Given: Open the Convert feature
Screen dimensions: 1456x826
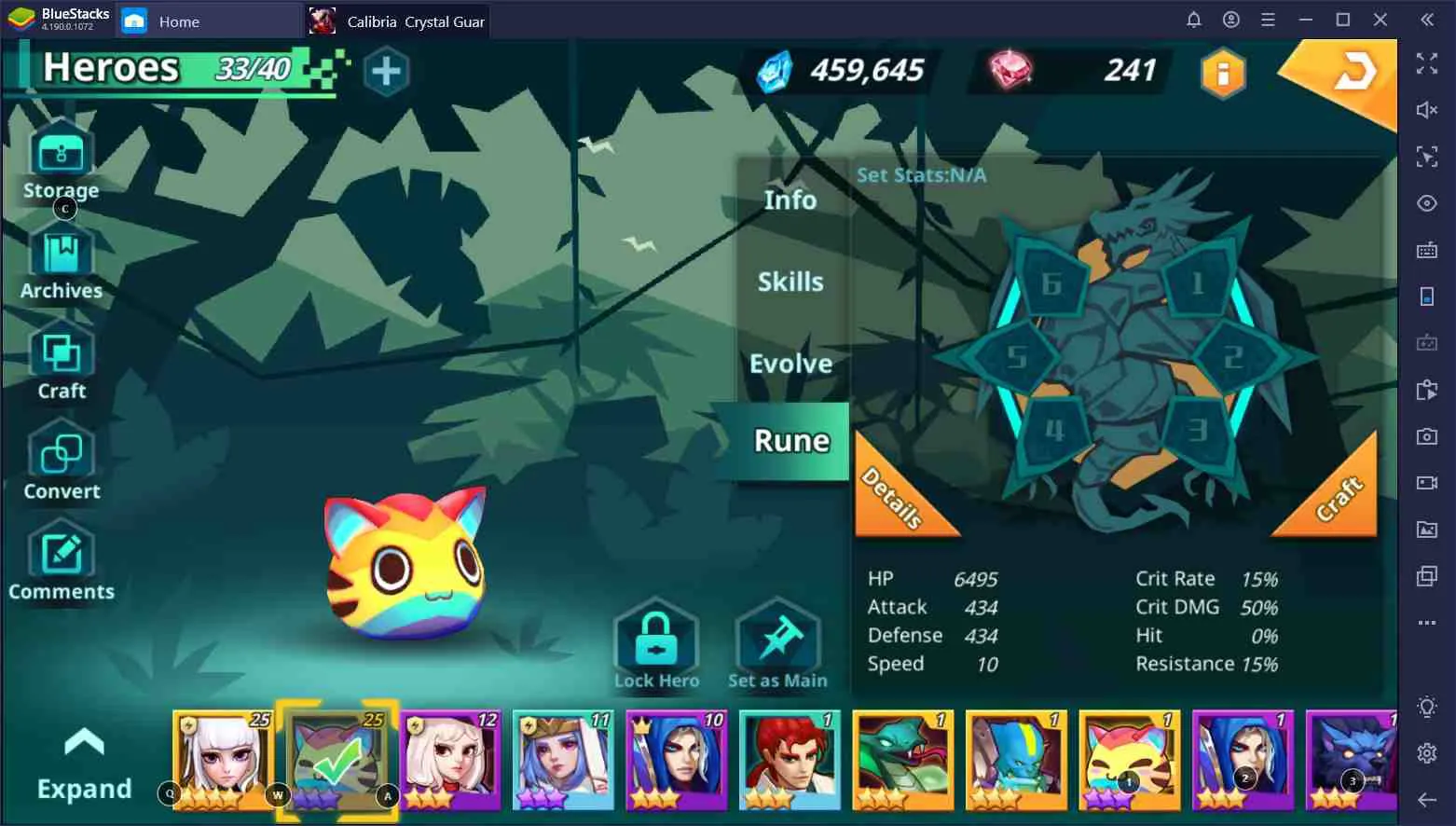Looking at the screenshot, I should click(x=60, y=460).
